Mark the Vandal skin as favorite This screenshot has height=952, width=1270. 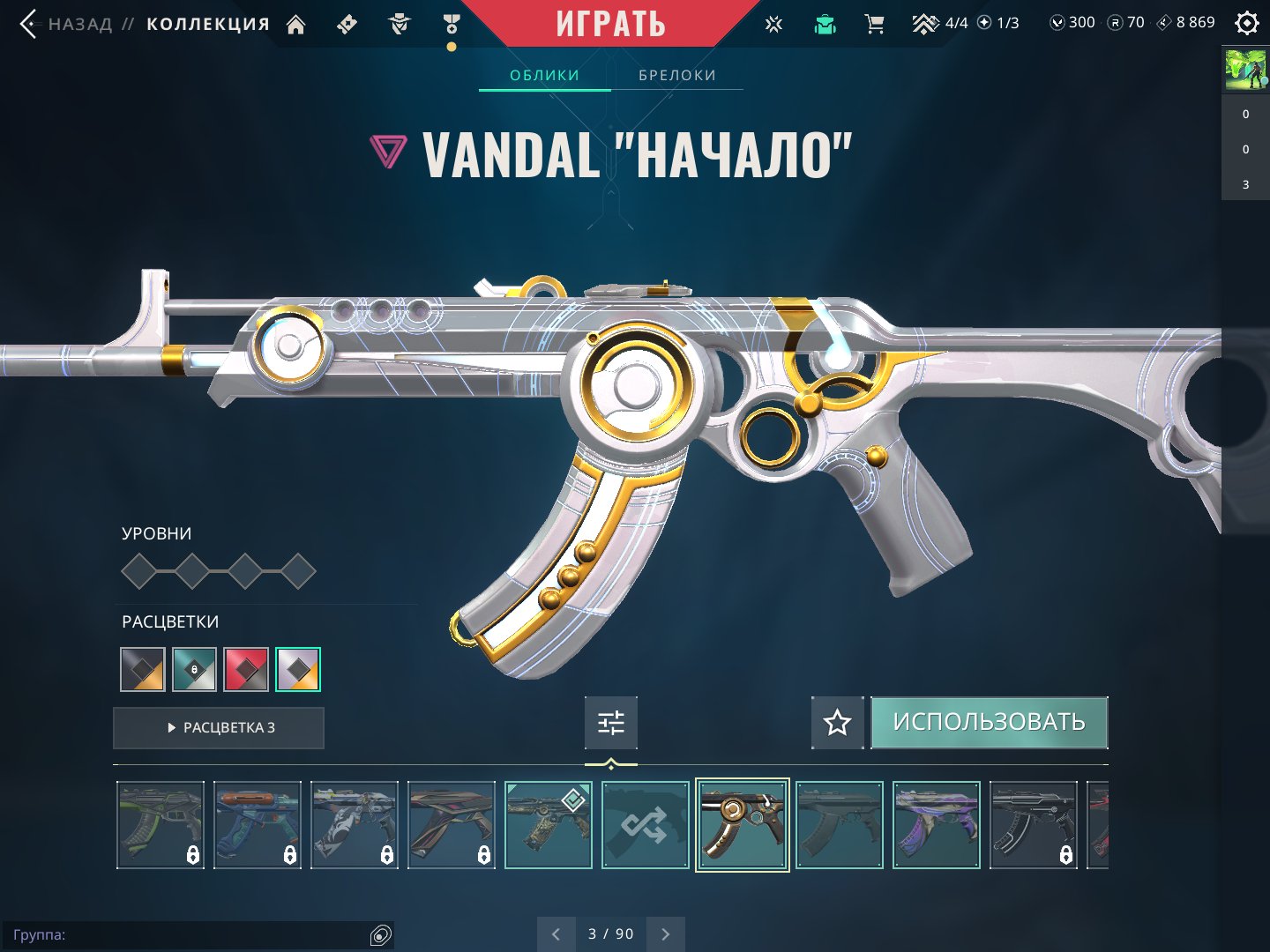click(836, 723)
